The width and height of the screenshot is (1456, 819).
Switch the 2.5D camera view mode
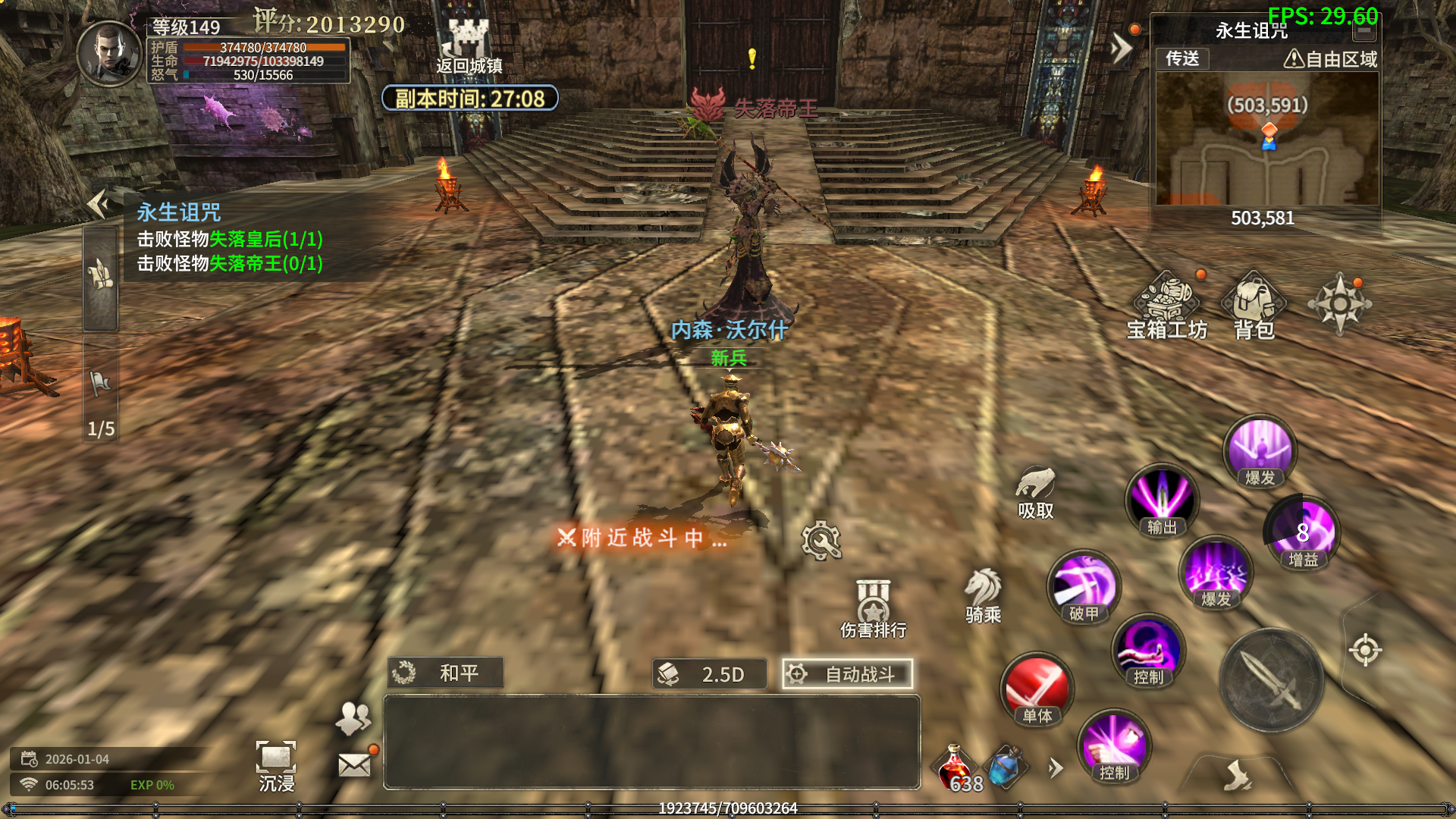click(x=709, y=674)
